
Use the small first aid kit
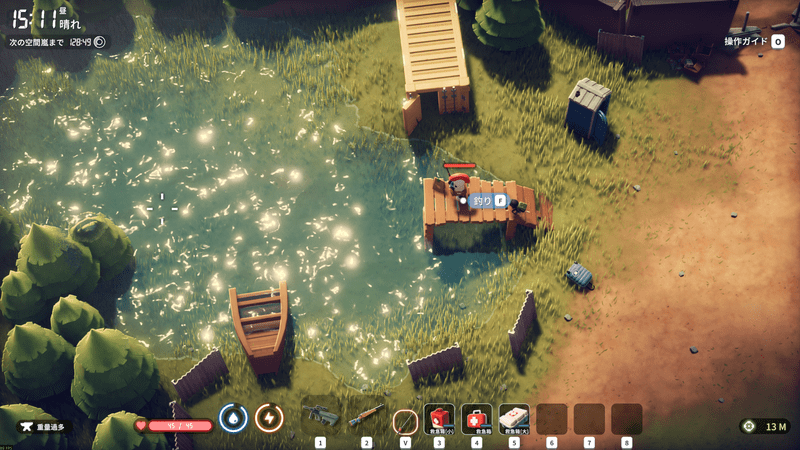pyautogui.click(x=440, y=417)
